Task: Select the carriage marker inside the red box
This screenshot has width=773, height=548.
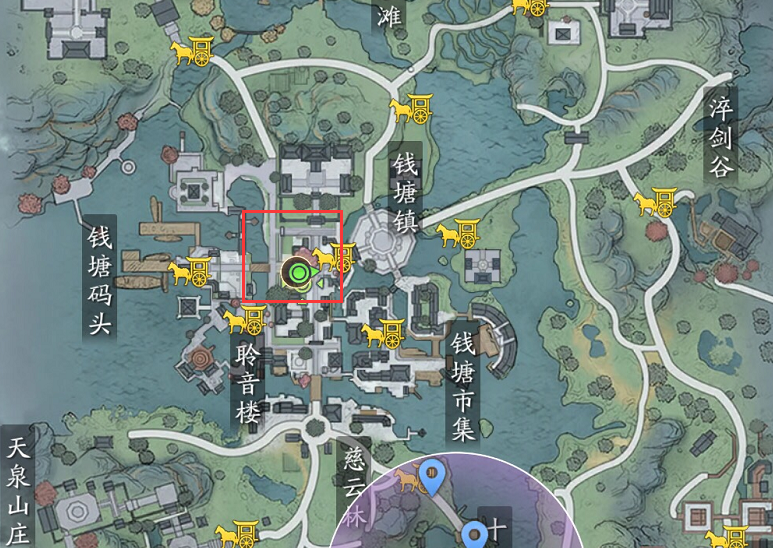Action: pos(335,259)
